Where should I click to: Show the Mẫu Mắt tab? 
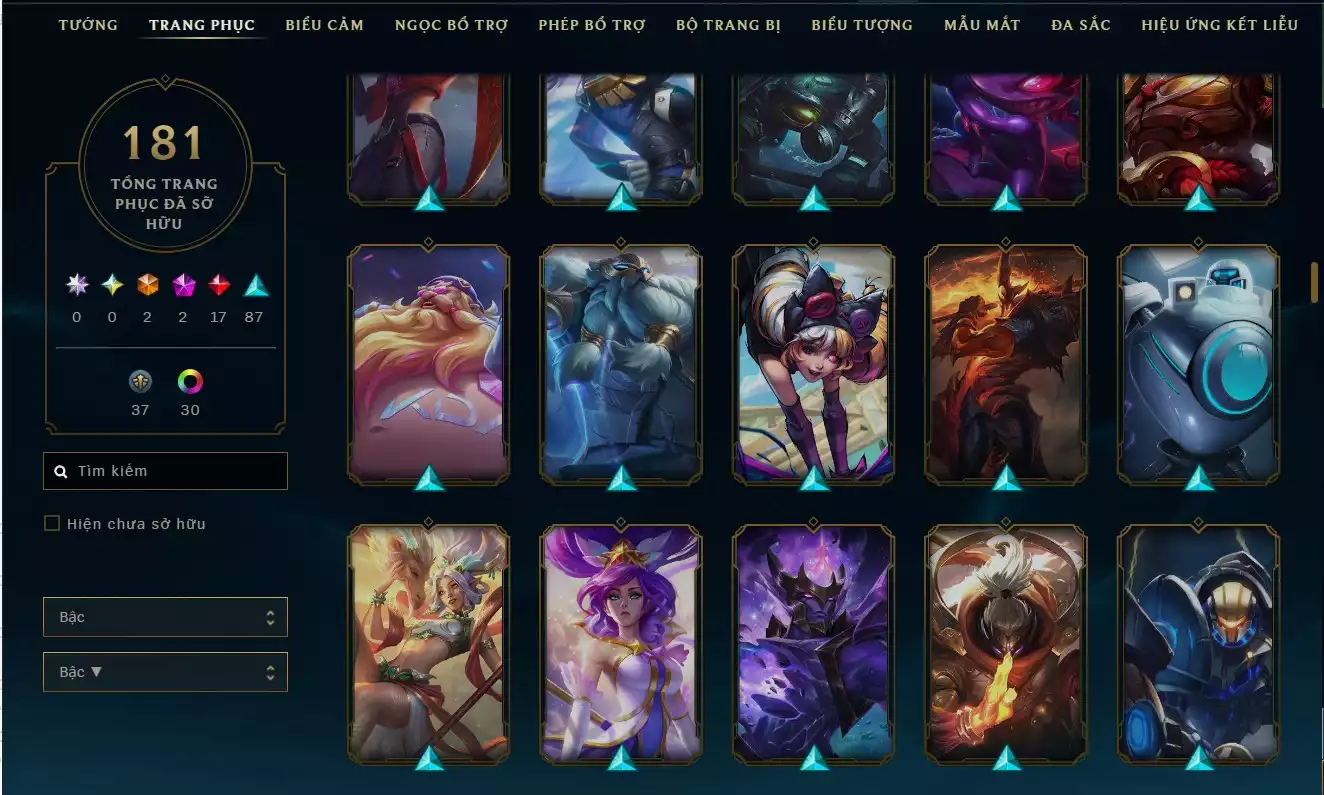[x=982, y=24]
